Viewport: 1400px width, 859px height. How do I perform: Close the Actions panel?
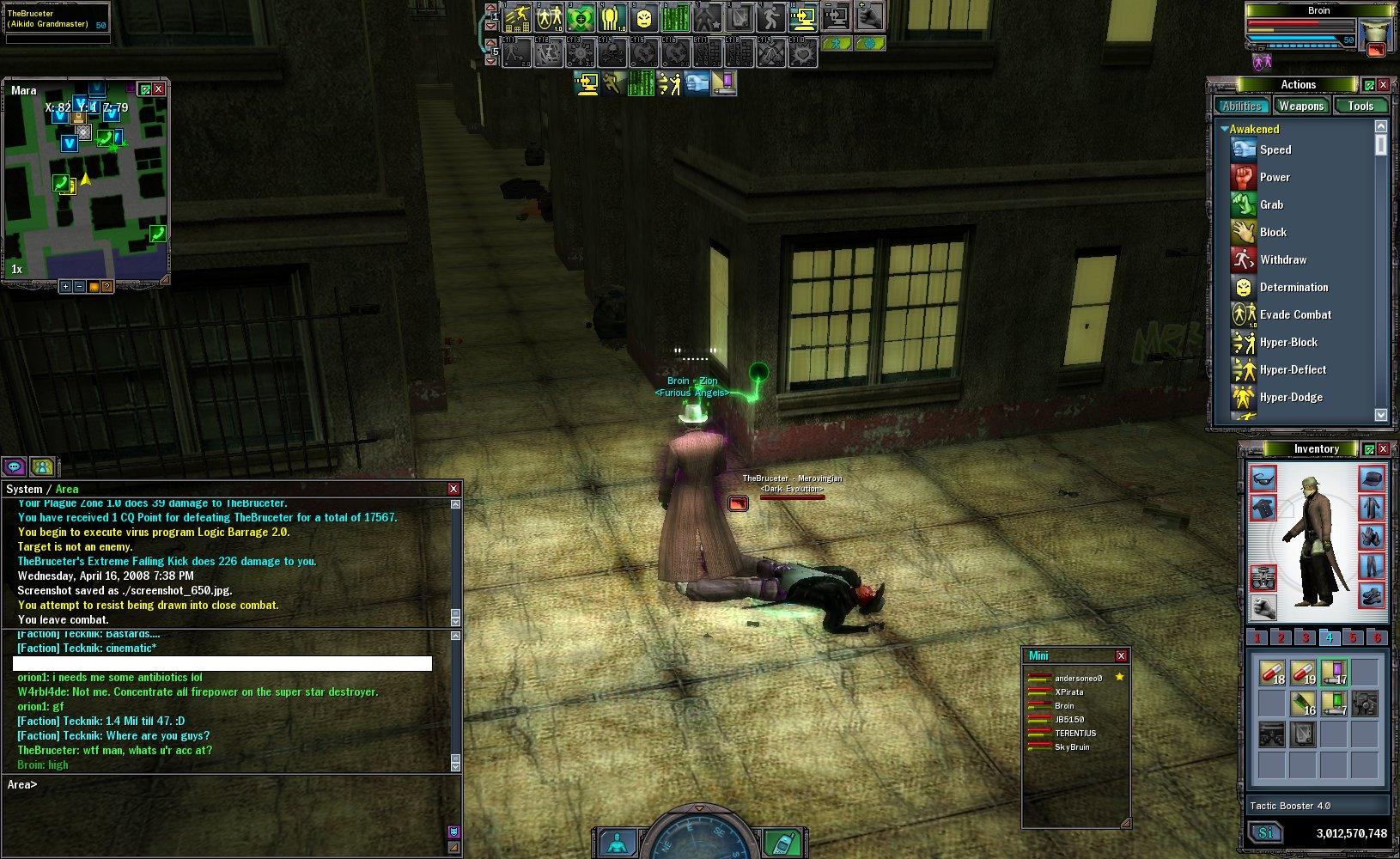click(1383, 85)
